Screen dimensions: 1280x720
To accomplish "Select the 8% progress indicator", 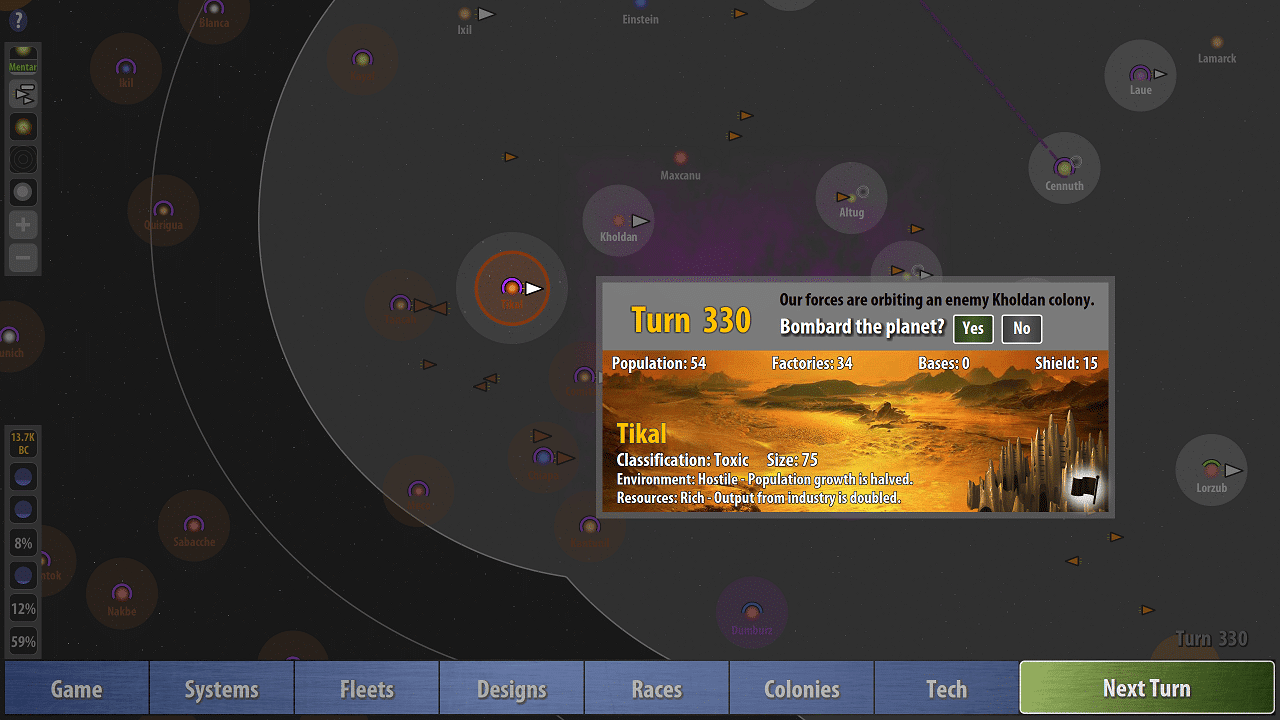I will (x=22, y=542).
